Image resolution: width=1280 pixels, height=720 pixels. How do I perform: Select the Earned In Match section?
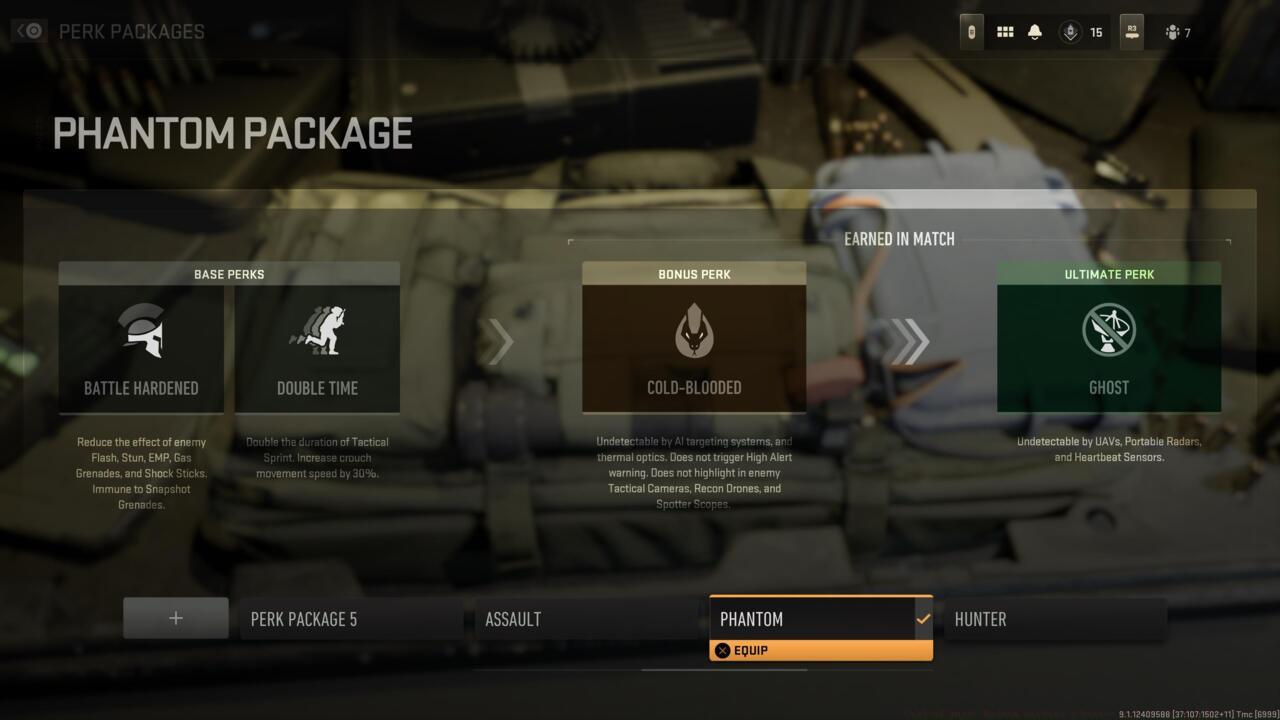[898, 239]
